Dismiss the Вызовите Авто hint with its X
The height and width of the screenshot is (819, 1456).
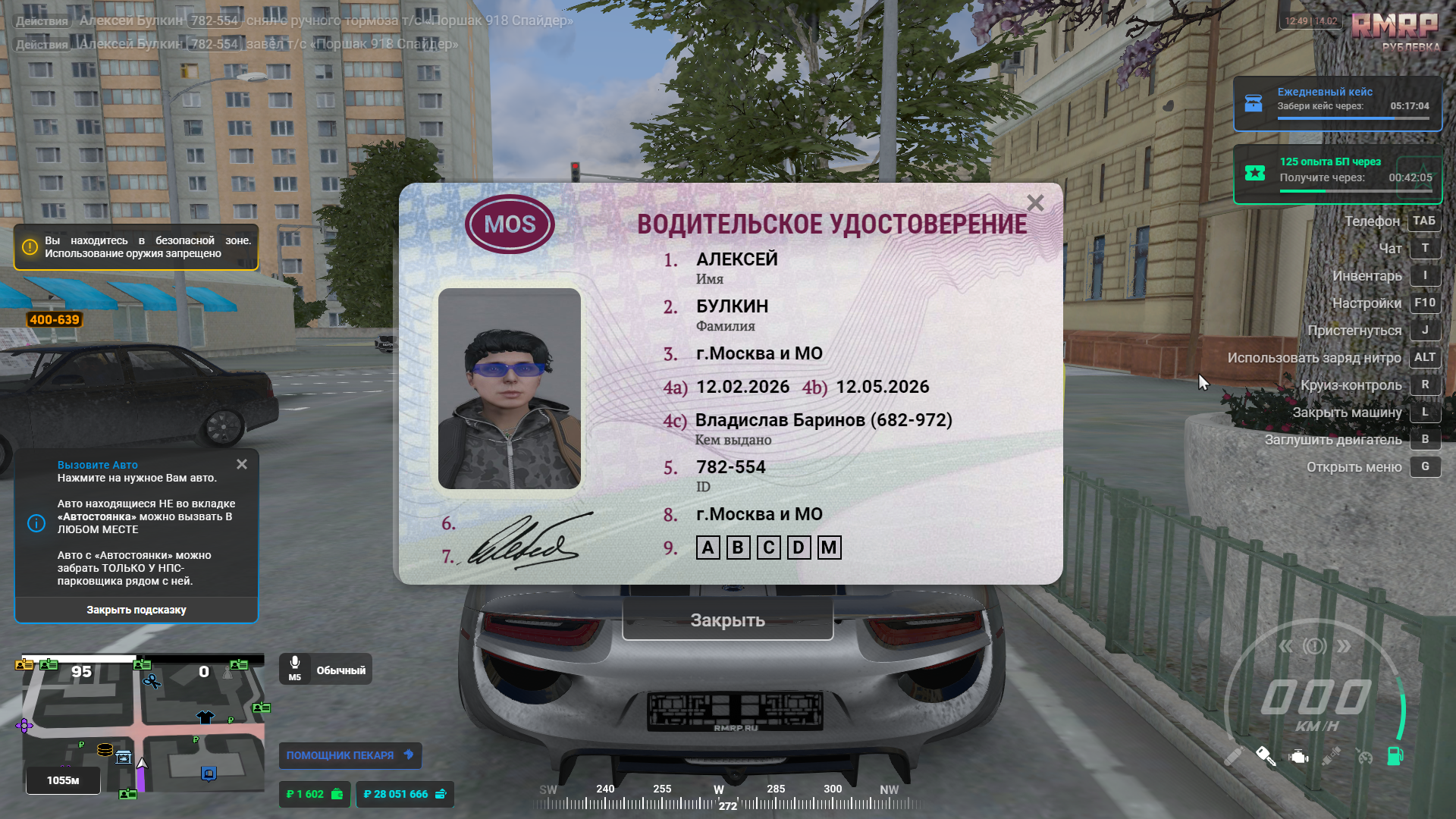242,464
